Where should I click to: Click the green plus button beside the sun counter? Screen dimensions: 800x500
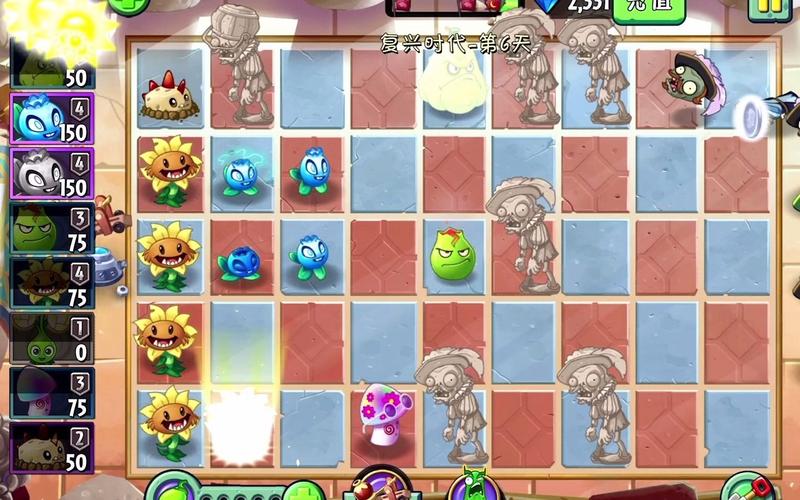(x=127, y=5)
